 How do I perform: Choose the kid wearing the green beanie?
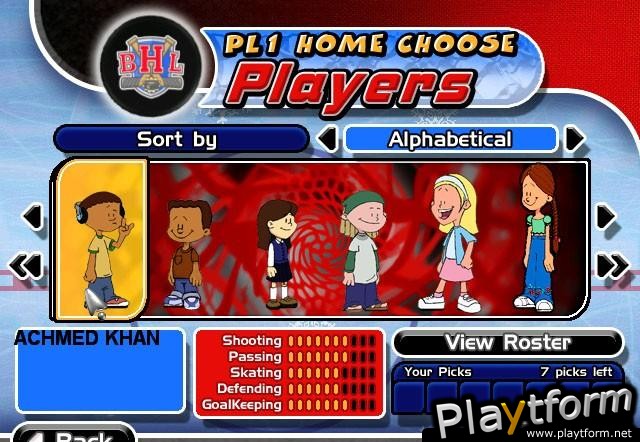[362, 250]
